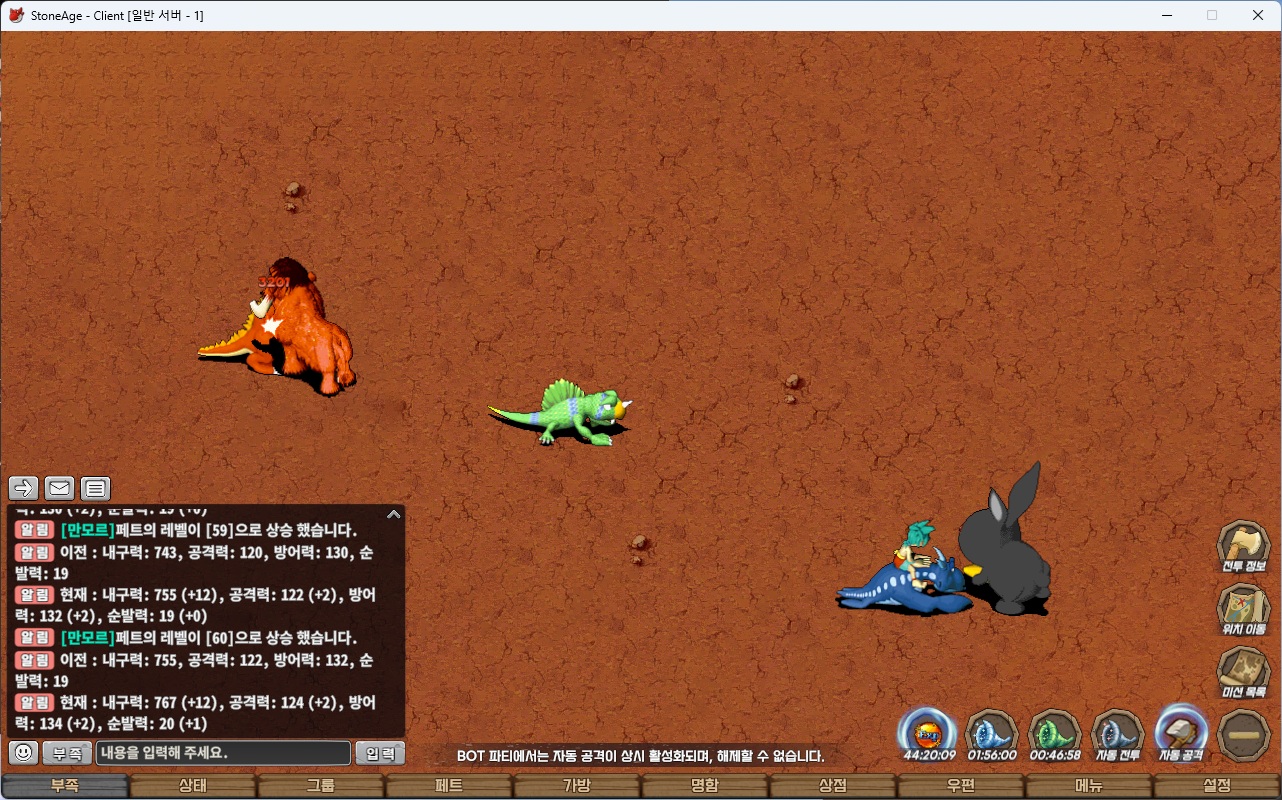Screen dimensions: 1282x800
Task: Close the StoneAge client window
Action: (x=1258, y=15)
